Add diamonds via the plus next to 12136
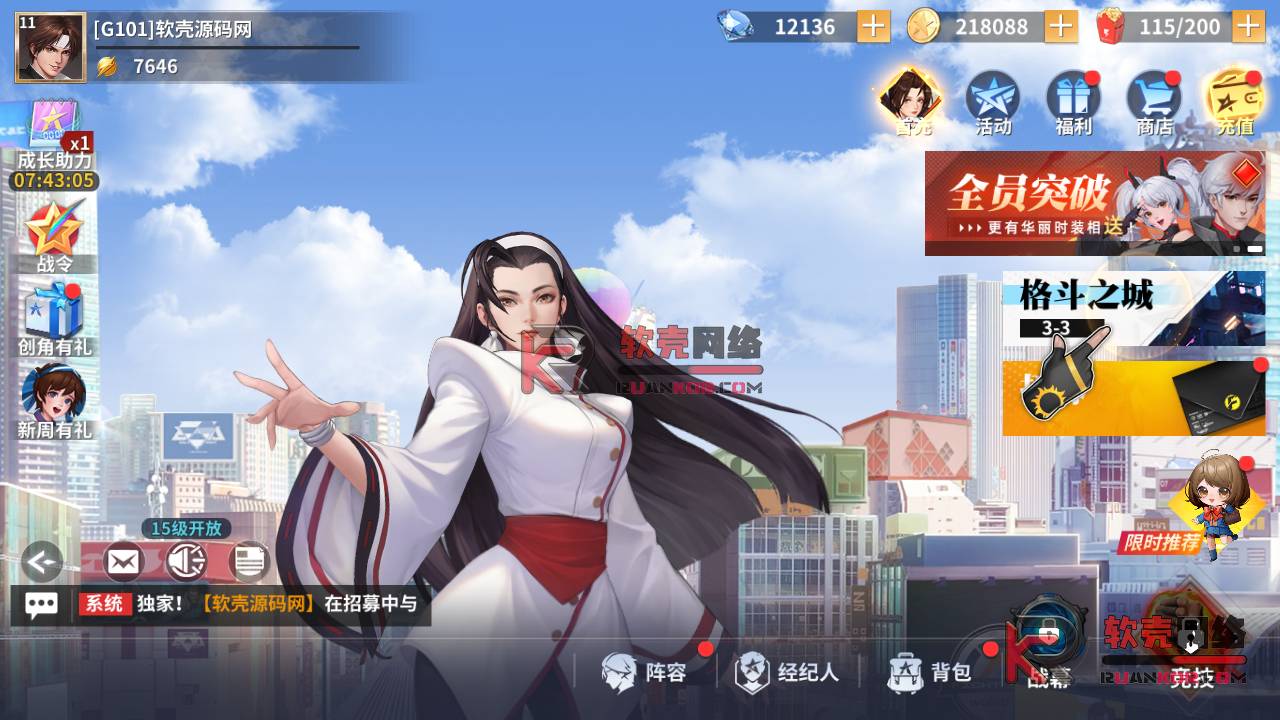1280x720 pixels. (871, 27)
